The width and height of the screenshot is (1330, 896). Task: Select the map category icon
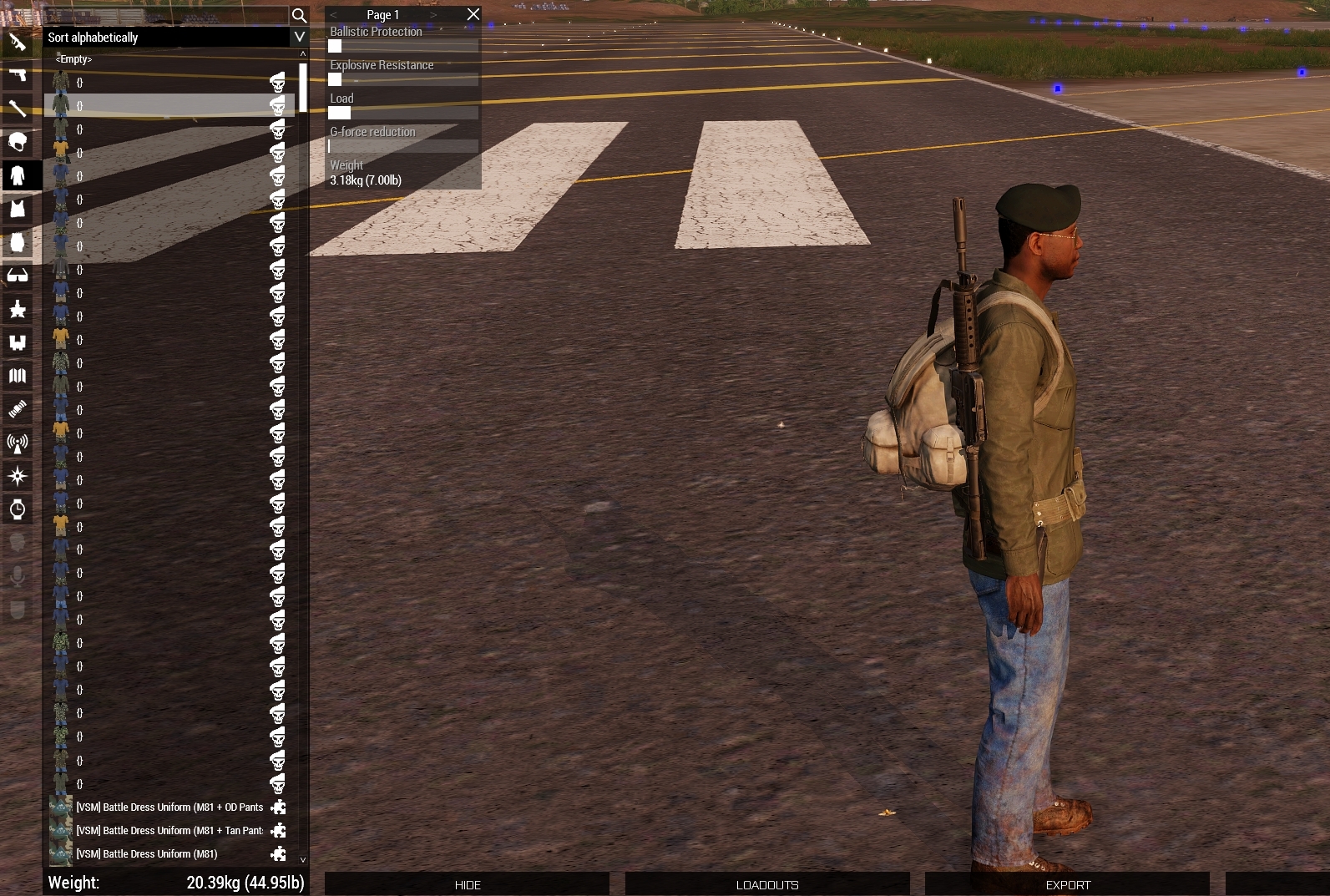18,377
